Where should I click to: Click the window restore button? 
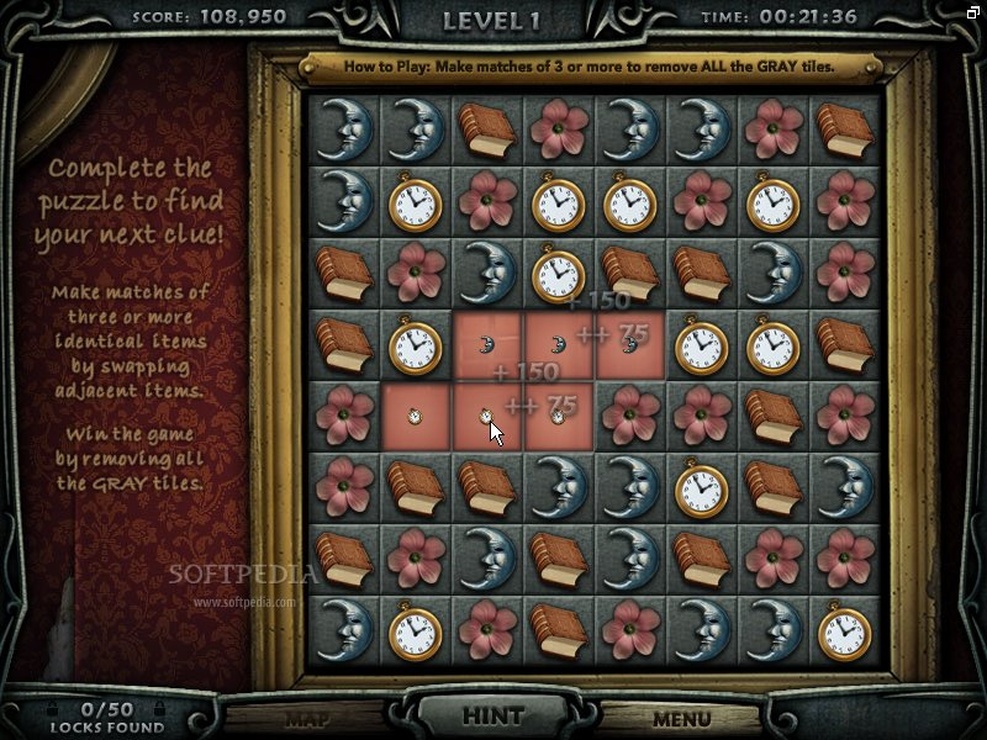(973, 12)
